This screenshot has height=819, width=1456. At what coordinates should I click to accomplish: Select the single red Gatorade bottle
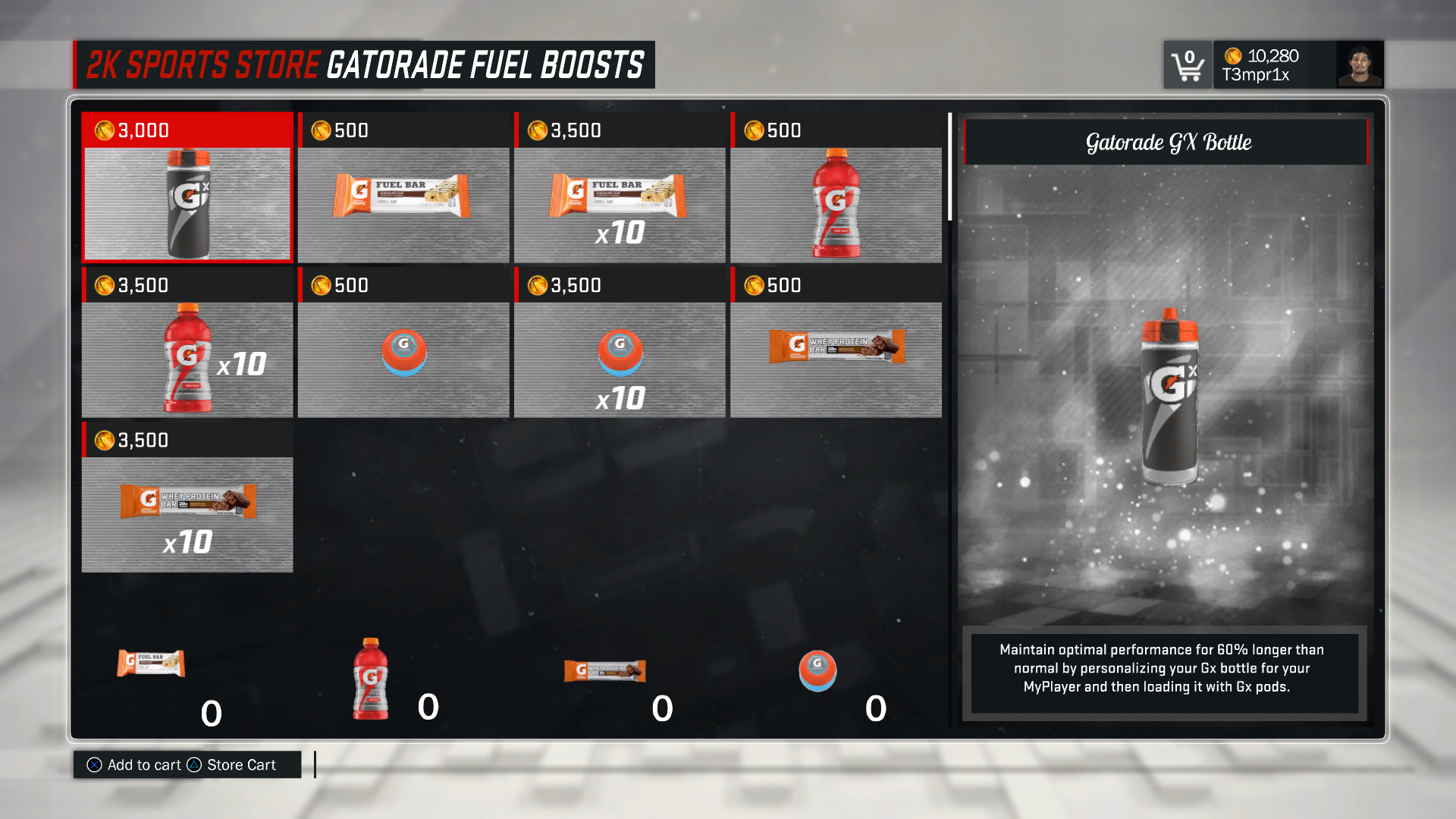pos(836,187)
